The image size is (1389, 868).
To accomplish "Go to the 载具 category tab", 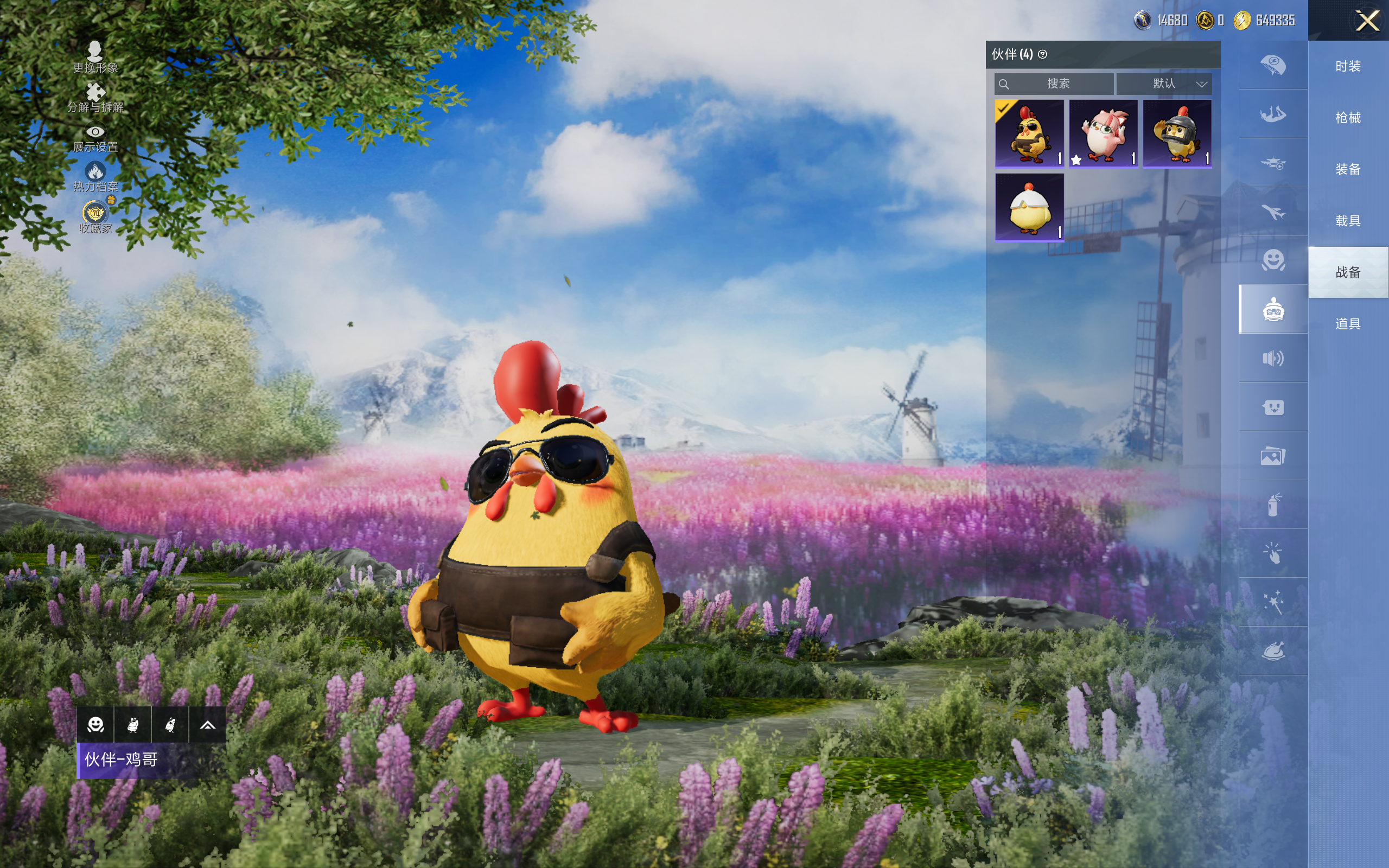I will 1348,221.
